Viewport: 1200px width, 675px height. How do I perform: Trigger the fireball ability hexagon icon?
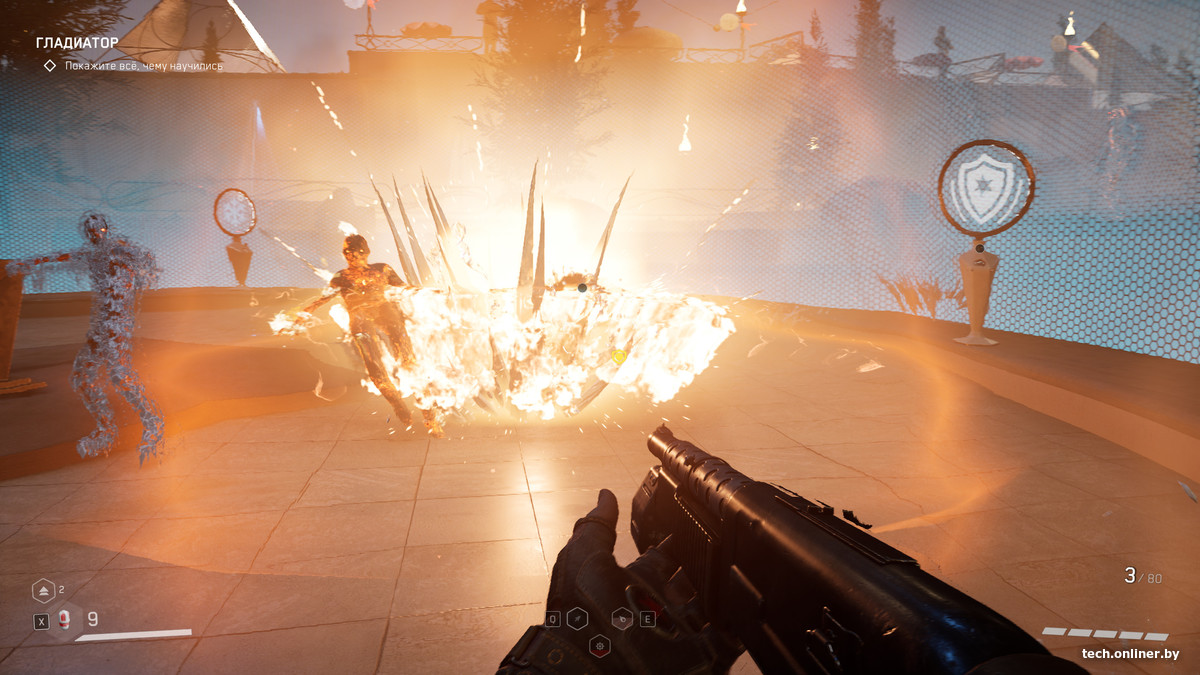tap(622, 619)
